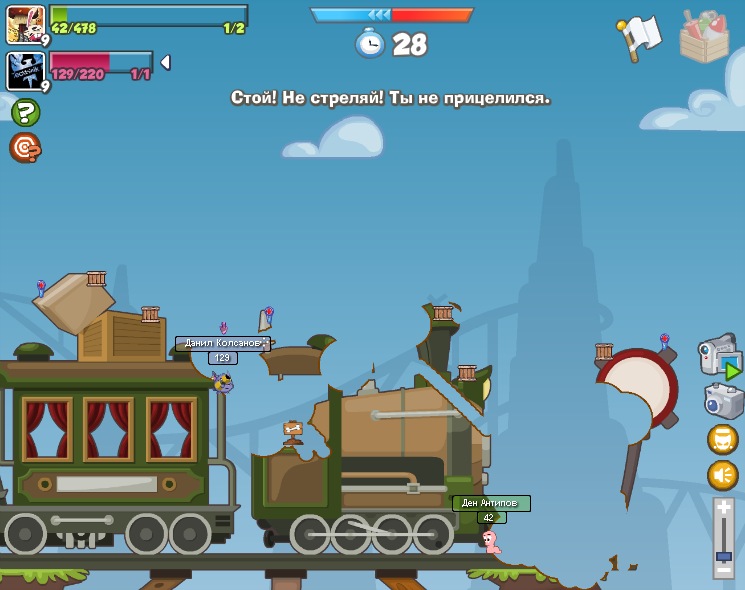745x590 pixels.
Task: Zoom out with the minus button
Action: 724,571
